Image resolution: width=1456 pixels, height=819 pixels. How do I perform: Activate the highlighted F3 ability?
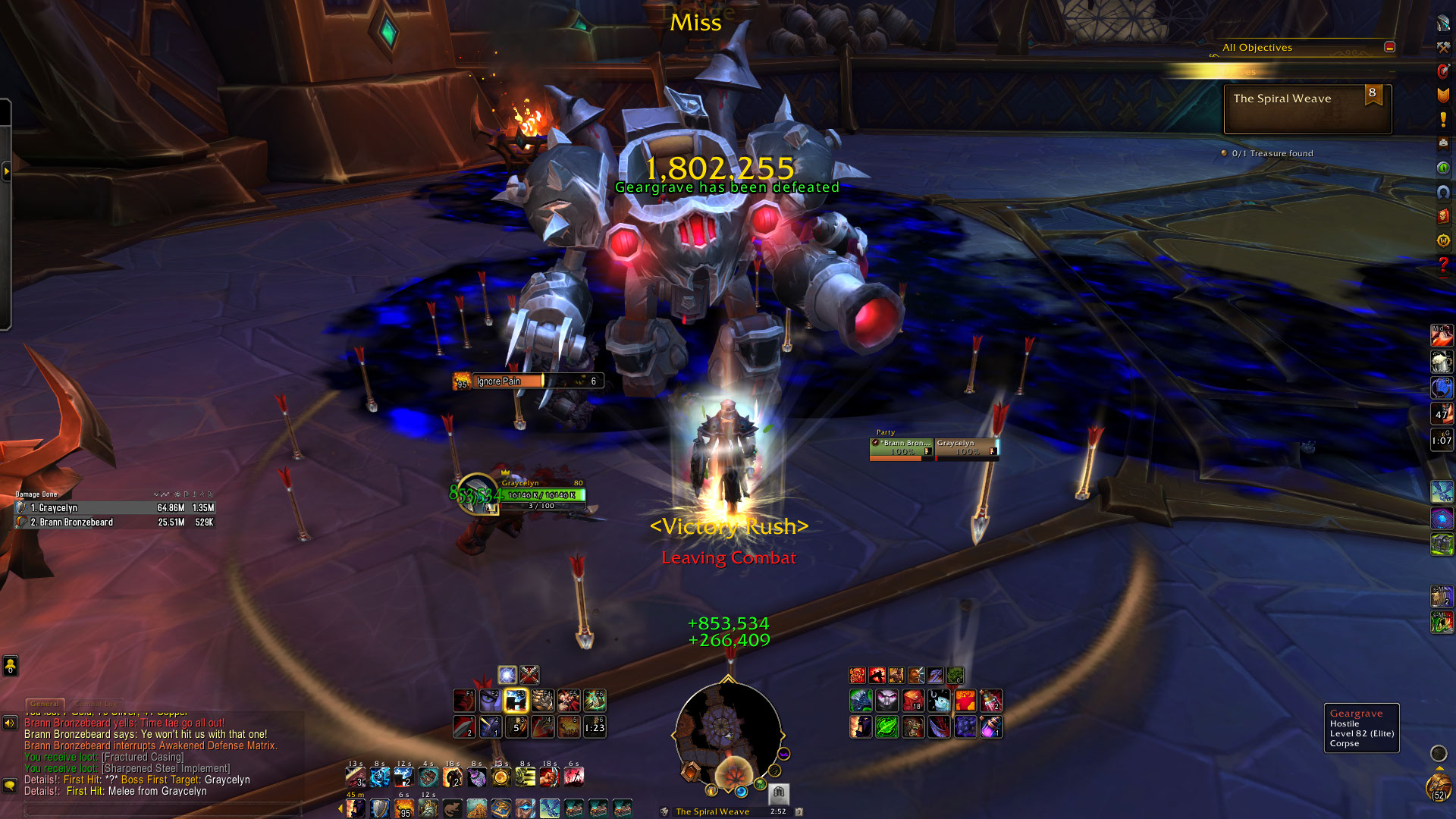pos(516,701)
